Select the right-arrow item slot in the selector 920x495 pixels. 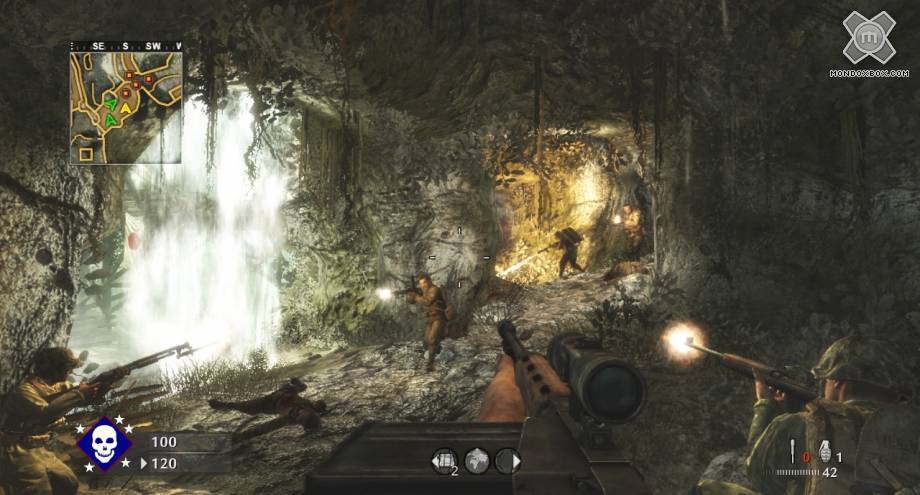(x=507, y=460)
